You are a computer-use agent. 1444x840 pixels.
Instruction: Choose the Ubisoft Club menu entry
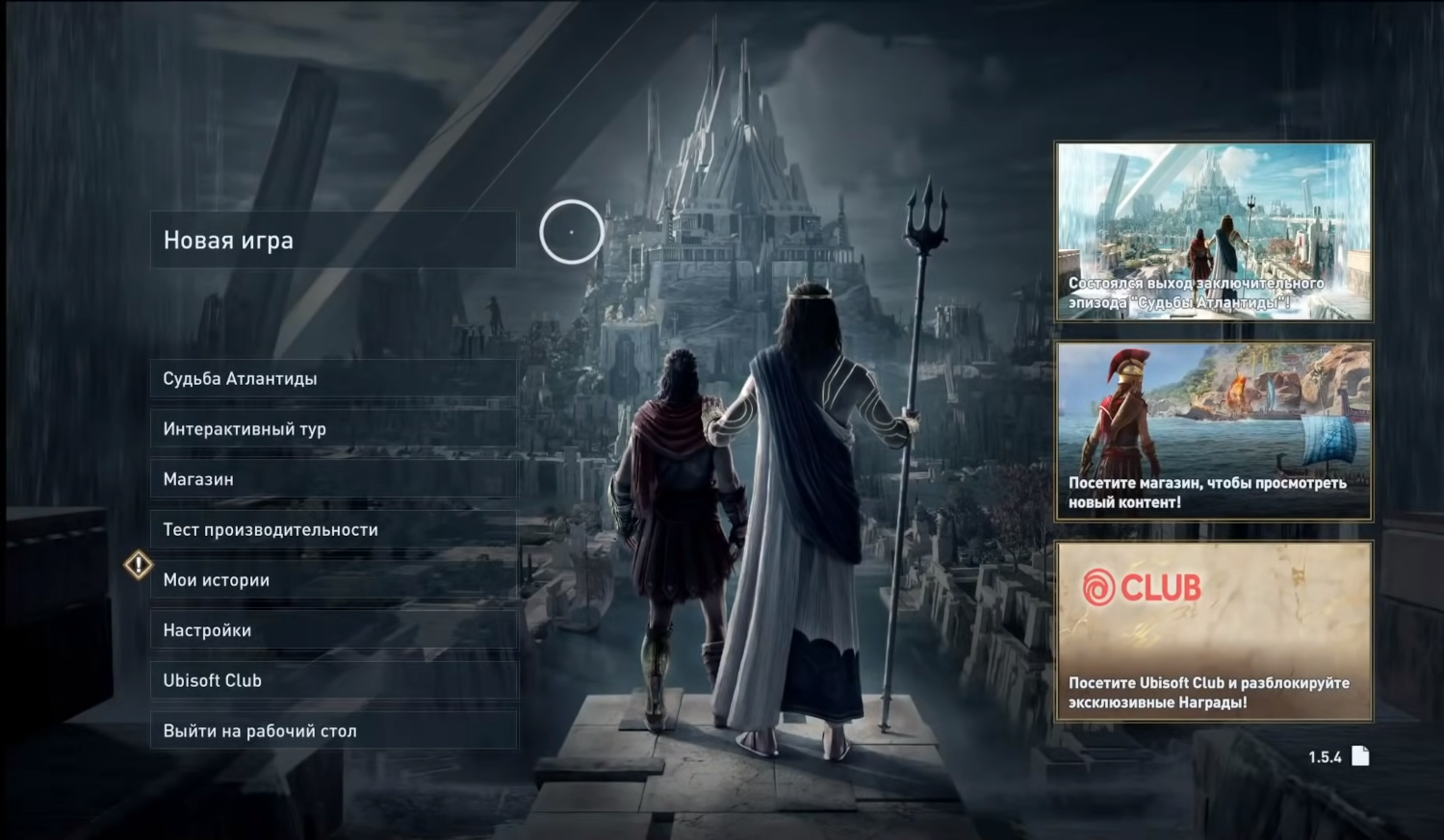click(333, 680)
